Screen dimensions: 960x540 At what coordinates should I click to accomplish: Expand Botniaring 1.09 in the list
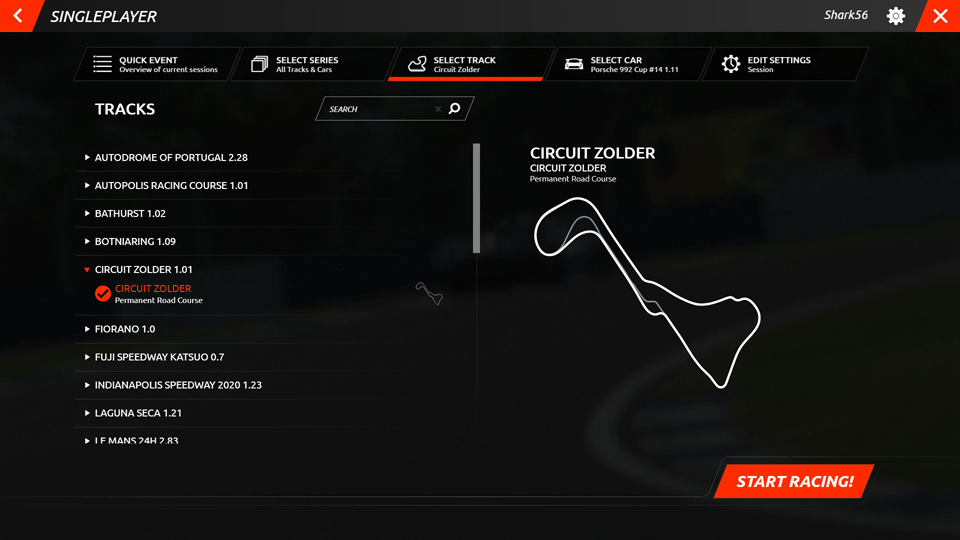(135, 241)
